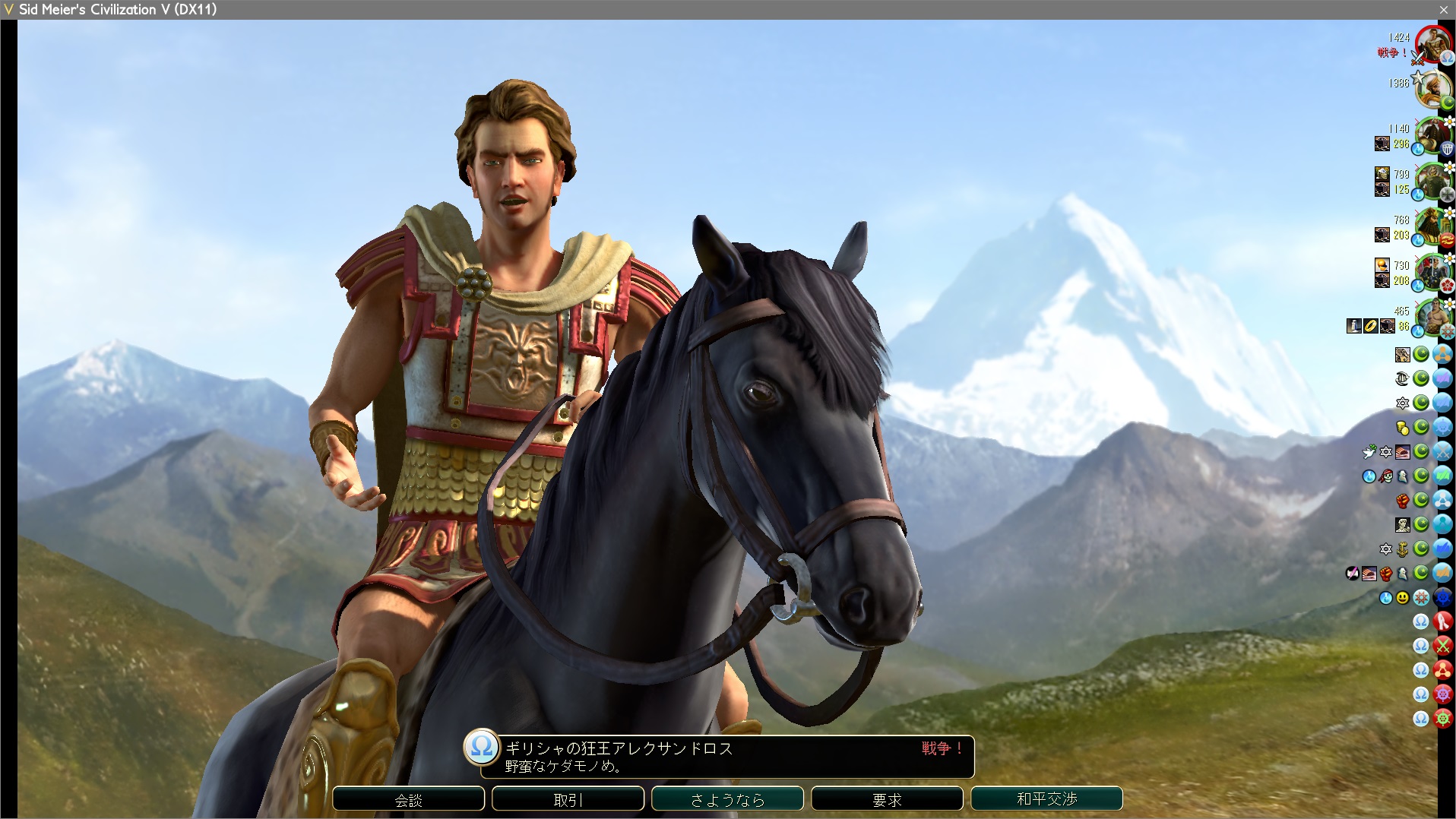Select the dark blue ship-wheel city-state icon
The image size is (1456, 819).
point(1442,597)
